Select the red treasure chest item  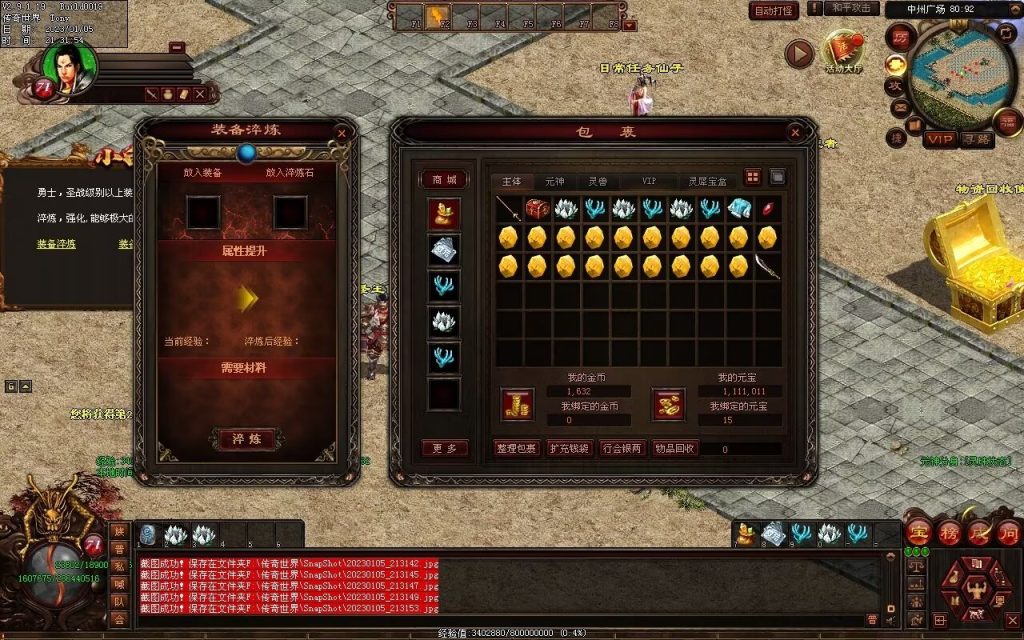point(538,208)
